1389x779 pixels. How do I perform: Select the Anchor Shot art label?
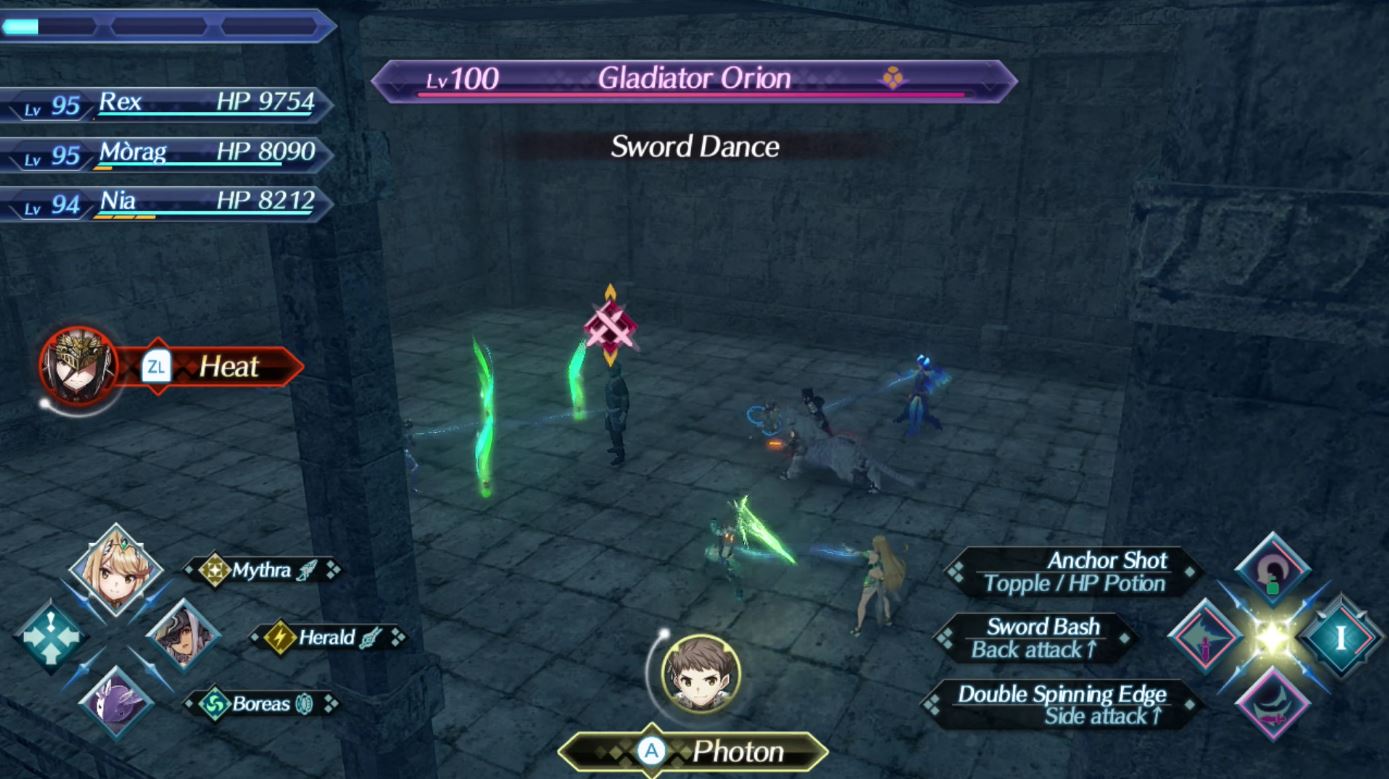pos(1075,572)
